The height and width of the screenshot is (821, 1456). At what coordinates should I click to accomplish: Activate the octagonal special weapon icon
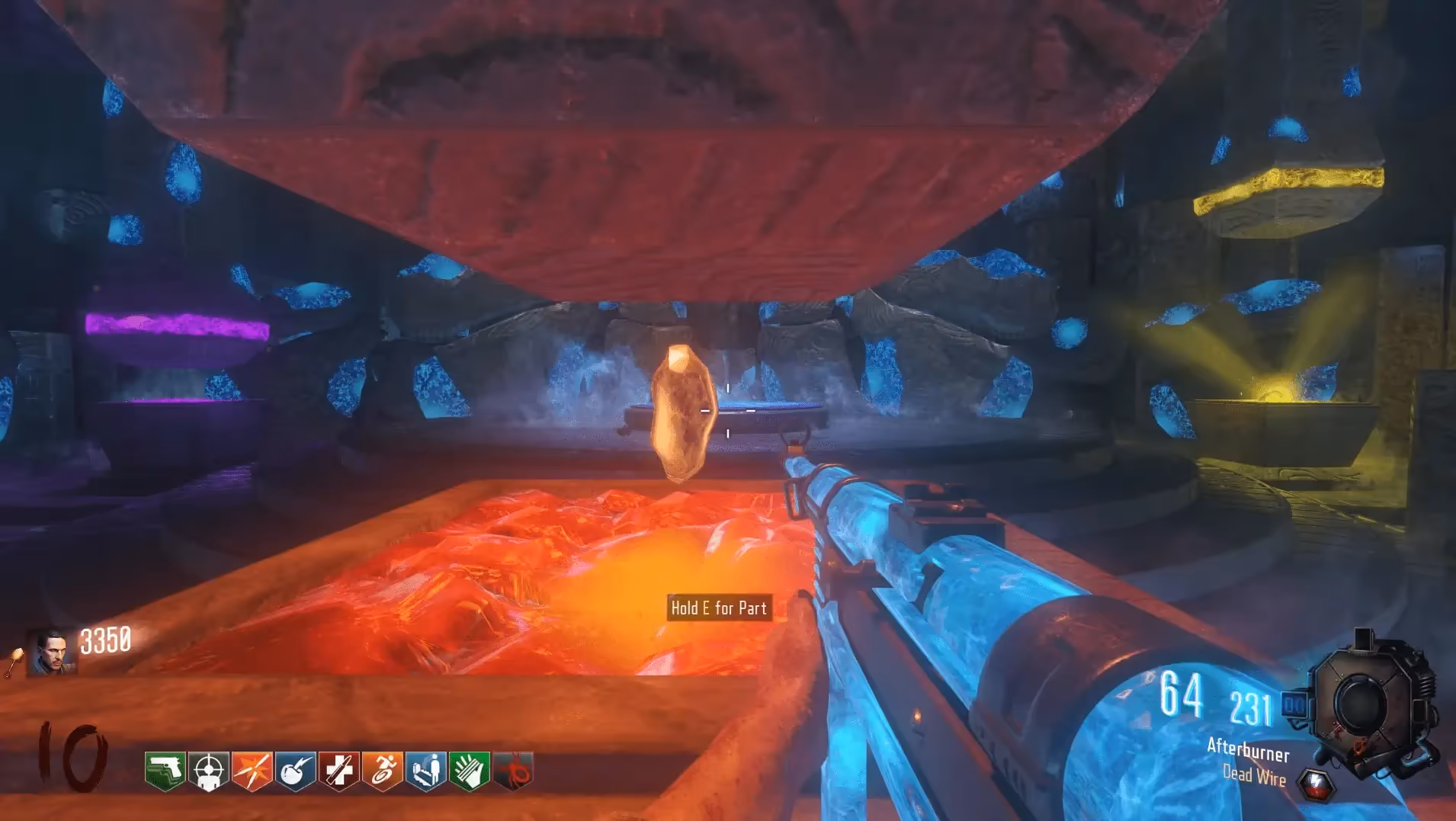click(x=1369, y=704)
